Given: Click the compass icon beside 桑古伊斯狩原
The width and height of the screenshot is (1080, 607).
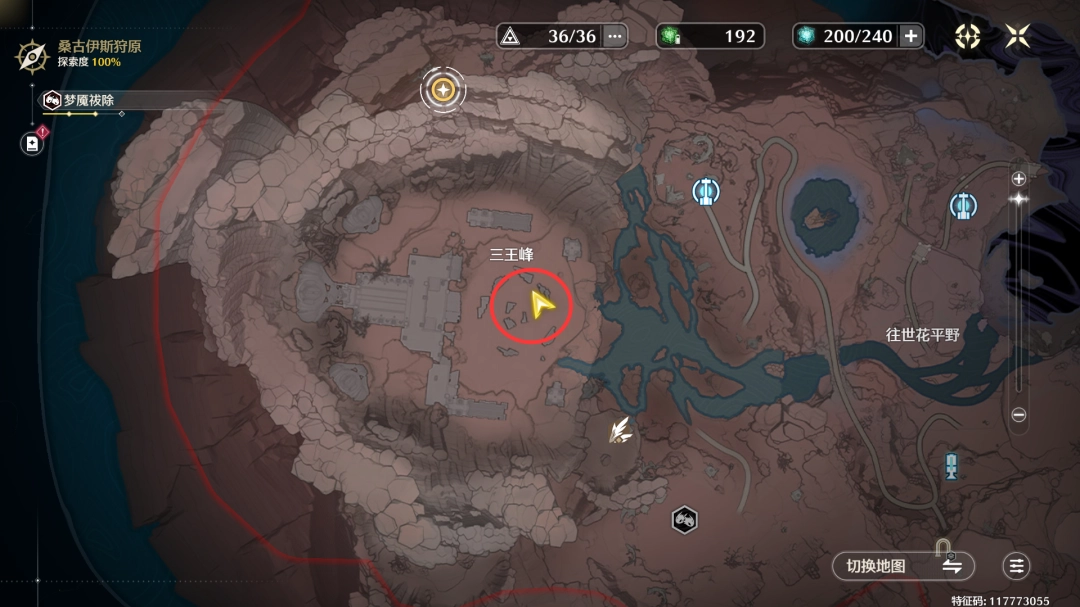Looking at the screenshot, I should [x=32, y=54].
